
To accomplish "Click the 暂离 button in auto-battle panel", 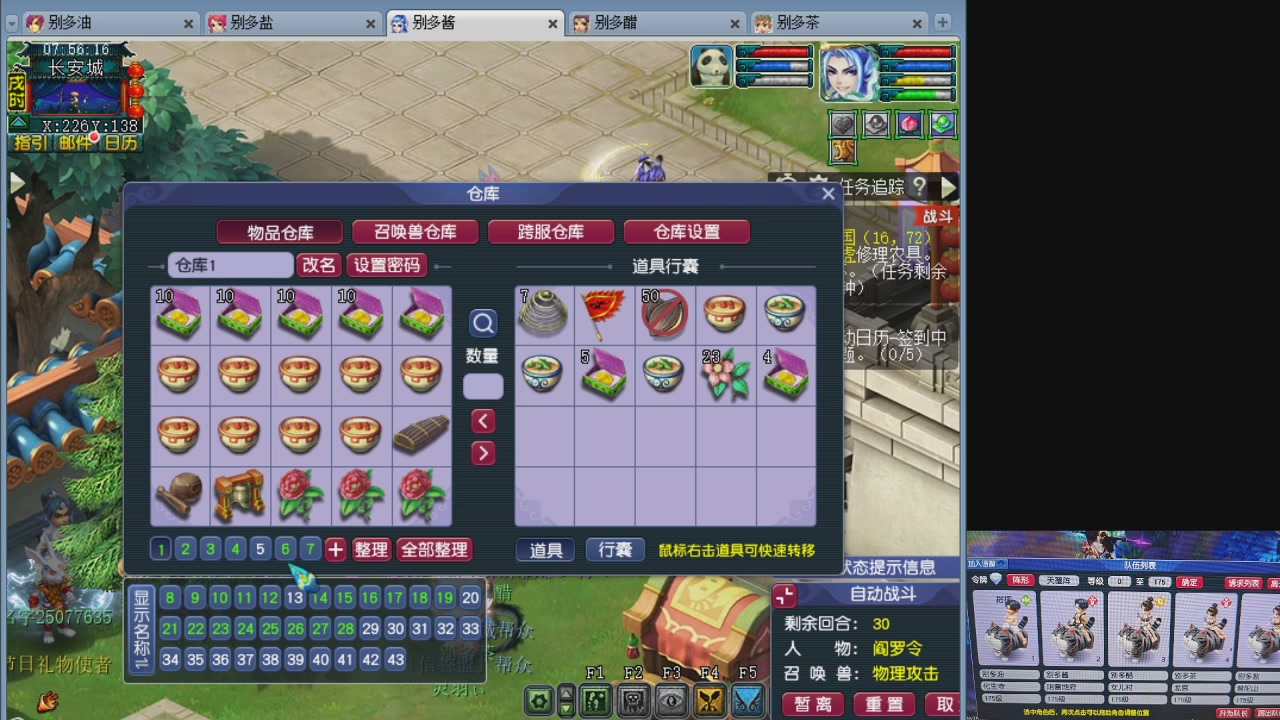I will 813,703.
